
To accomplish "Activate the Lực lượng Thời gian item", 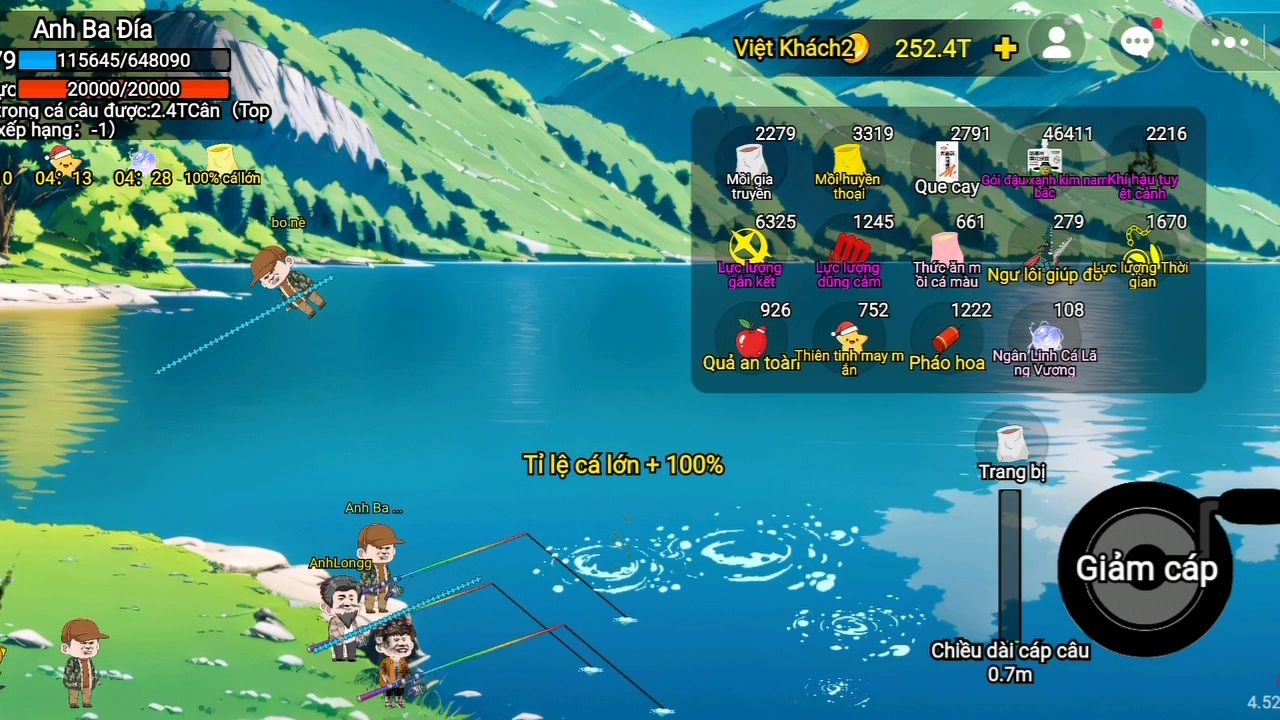I will tap(1141, 252).
